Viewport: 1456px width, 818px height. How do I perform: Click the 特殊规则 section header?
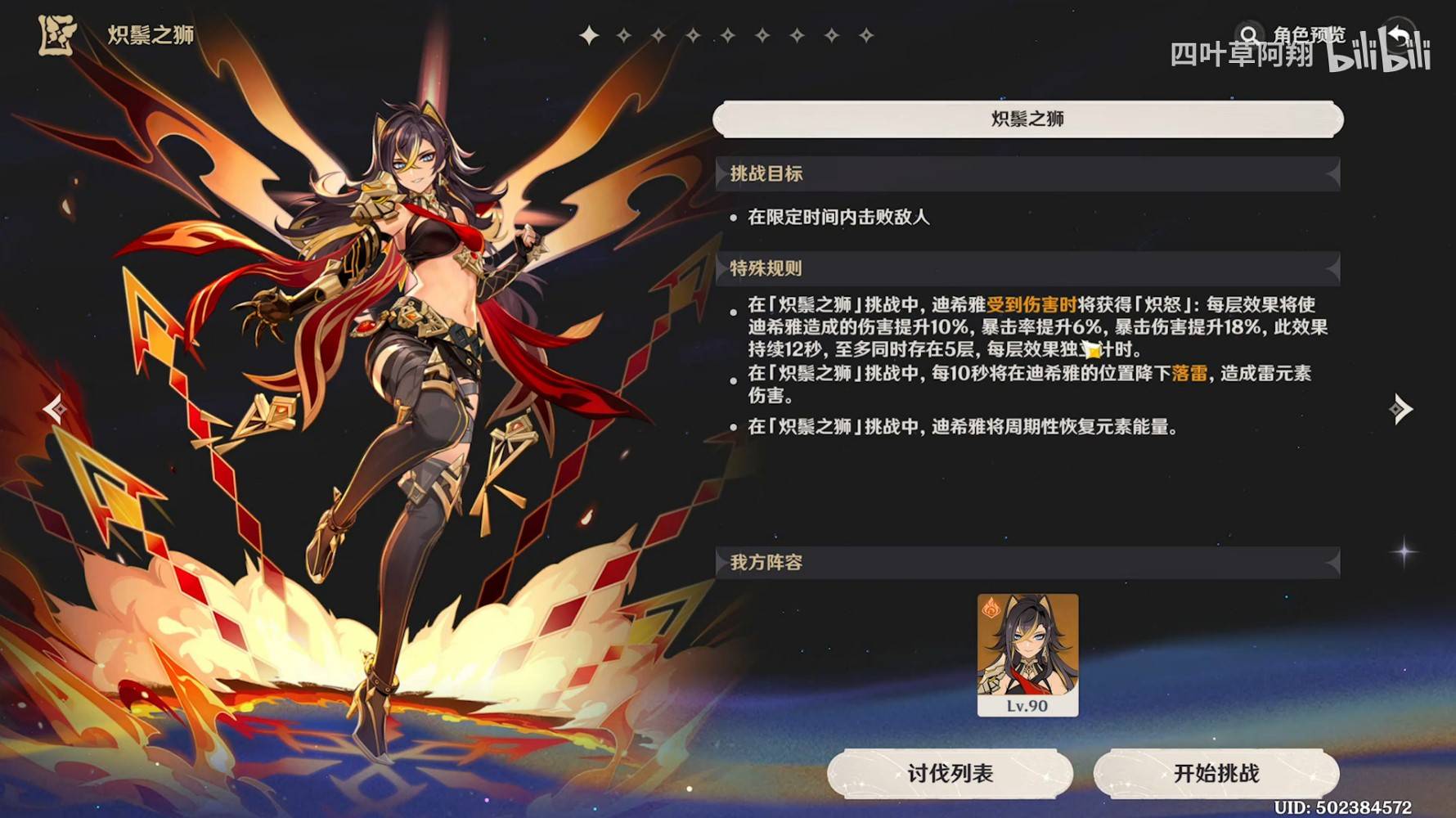765,267
